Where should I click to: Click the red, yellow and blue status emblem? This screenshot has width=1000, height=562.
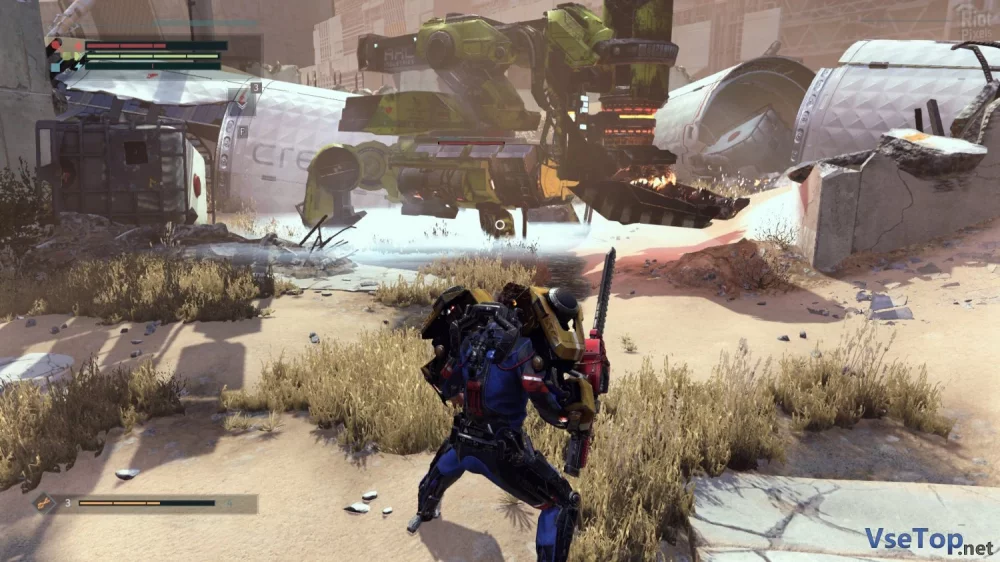point(65,53)
